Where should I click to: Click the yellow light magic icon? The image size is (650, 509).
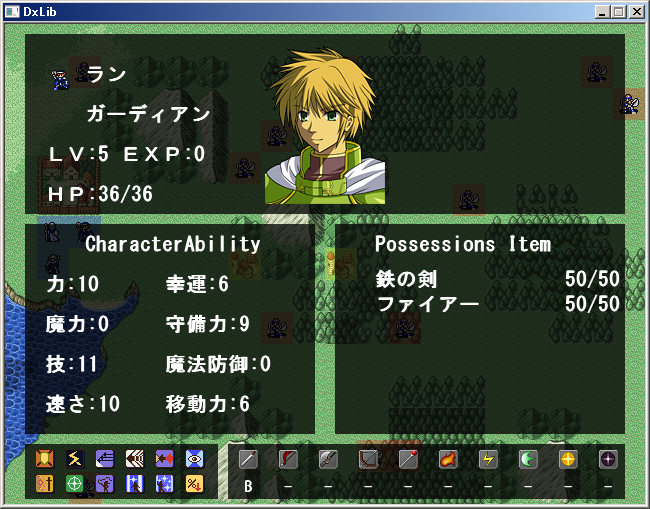[568, 459]
